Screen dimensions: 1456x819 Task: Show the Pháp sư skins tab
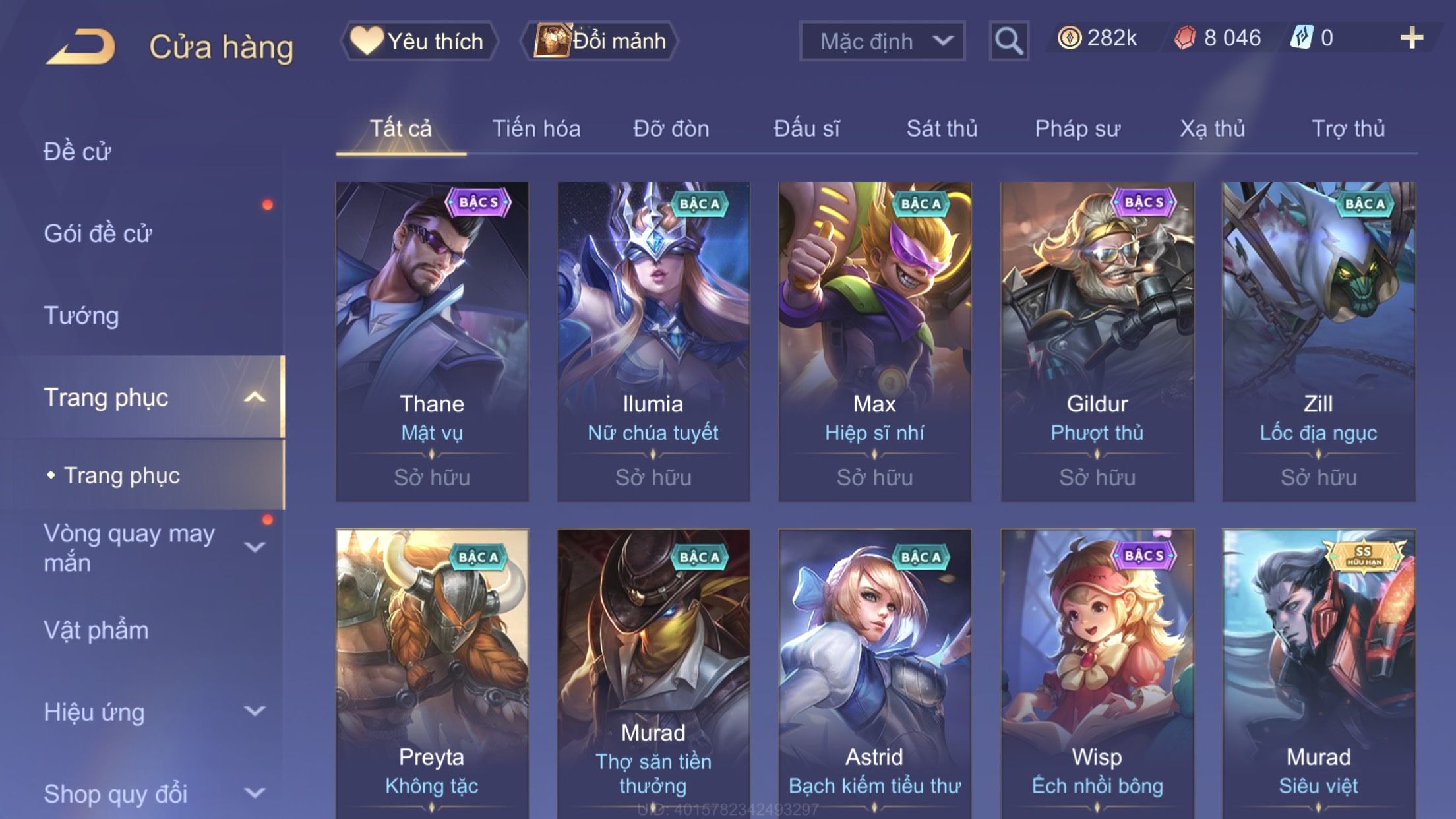point(1077,129)
